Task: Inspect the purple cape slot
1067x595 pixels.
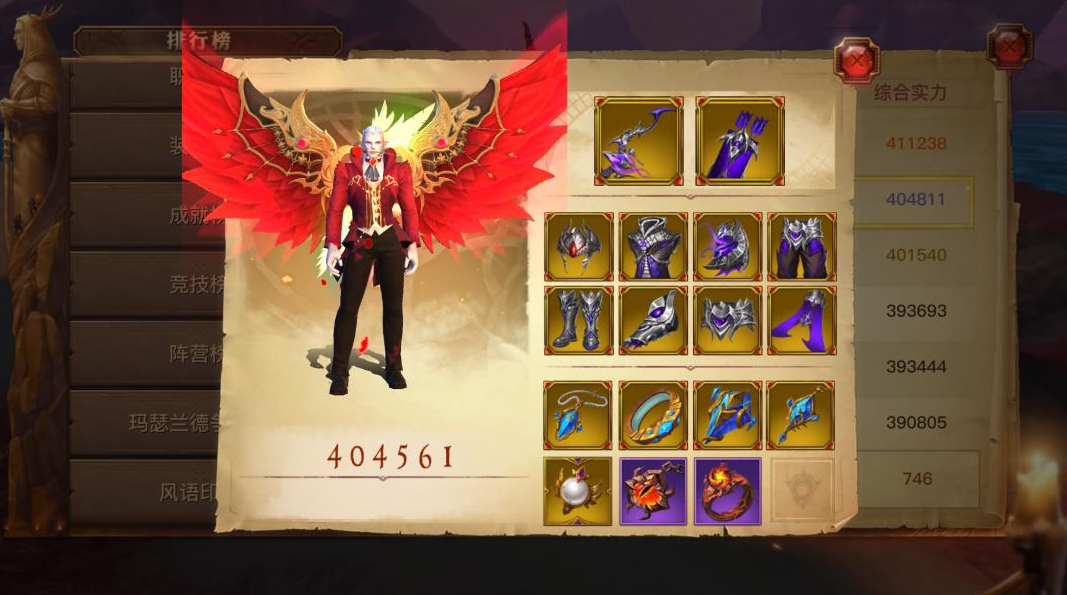Action: [802, 321]
